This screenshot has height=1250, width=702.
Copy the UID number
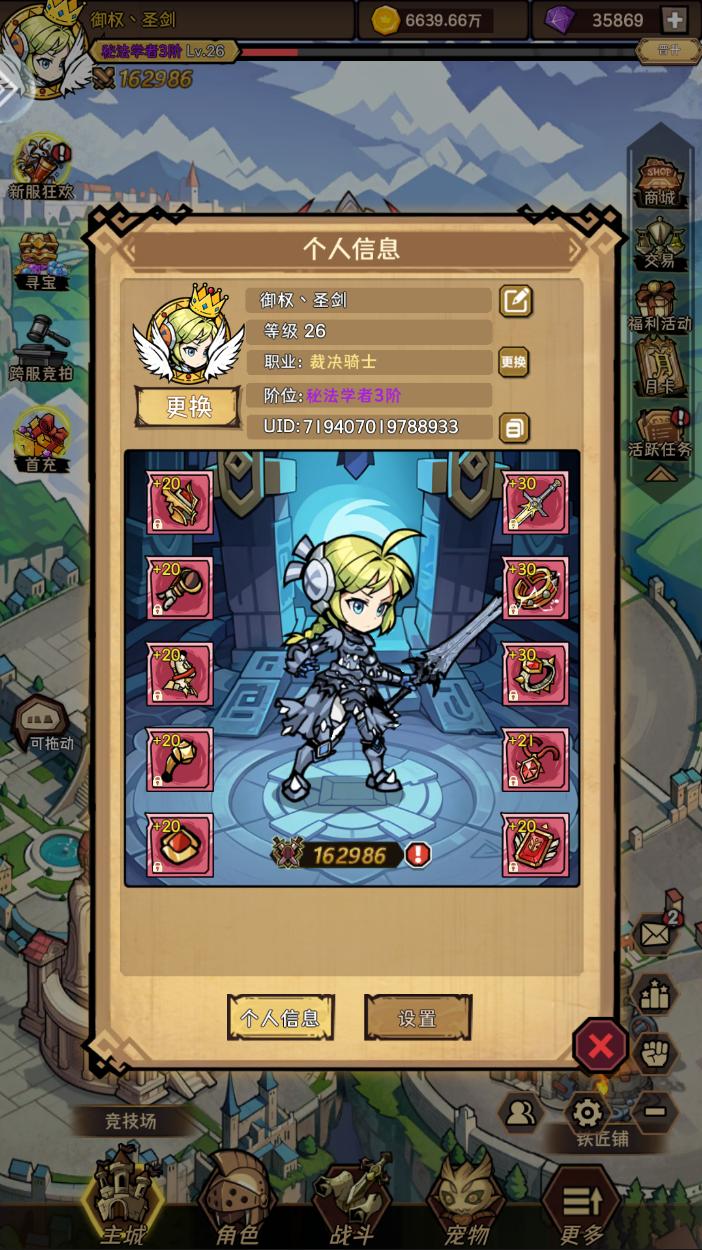pos(513,428)
